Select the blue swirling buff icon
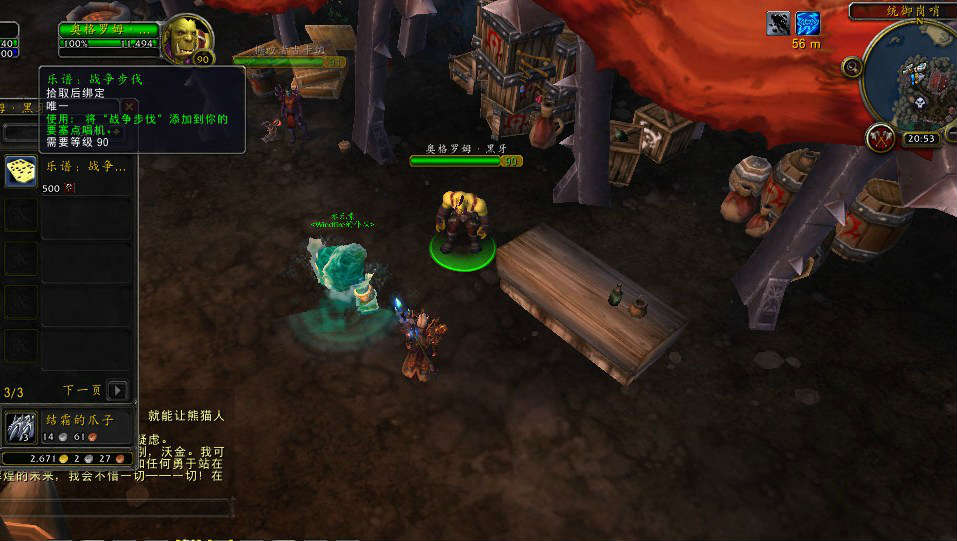 [x=808, y=23]
